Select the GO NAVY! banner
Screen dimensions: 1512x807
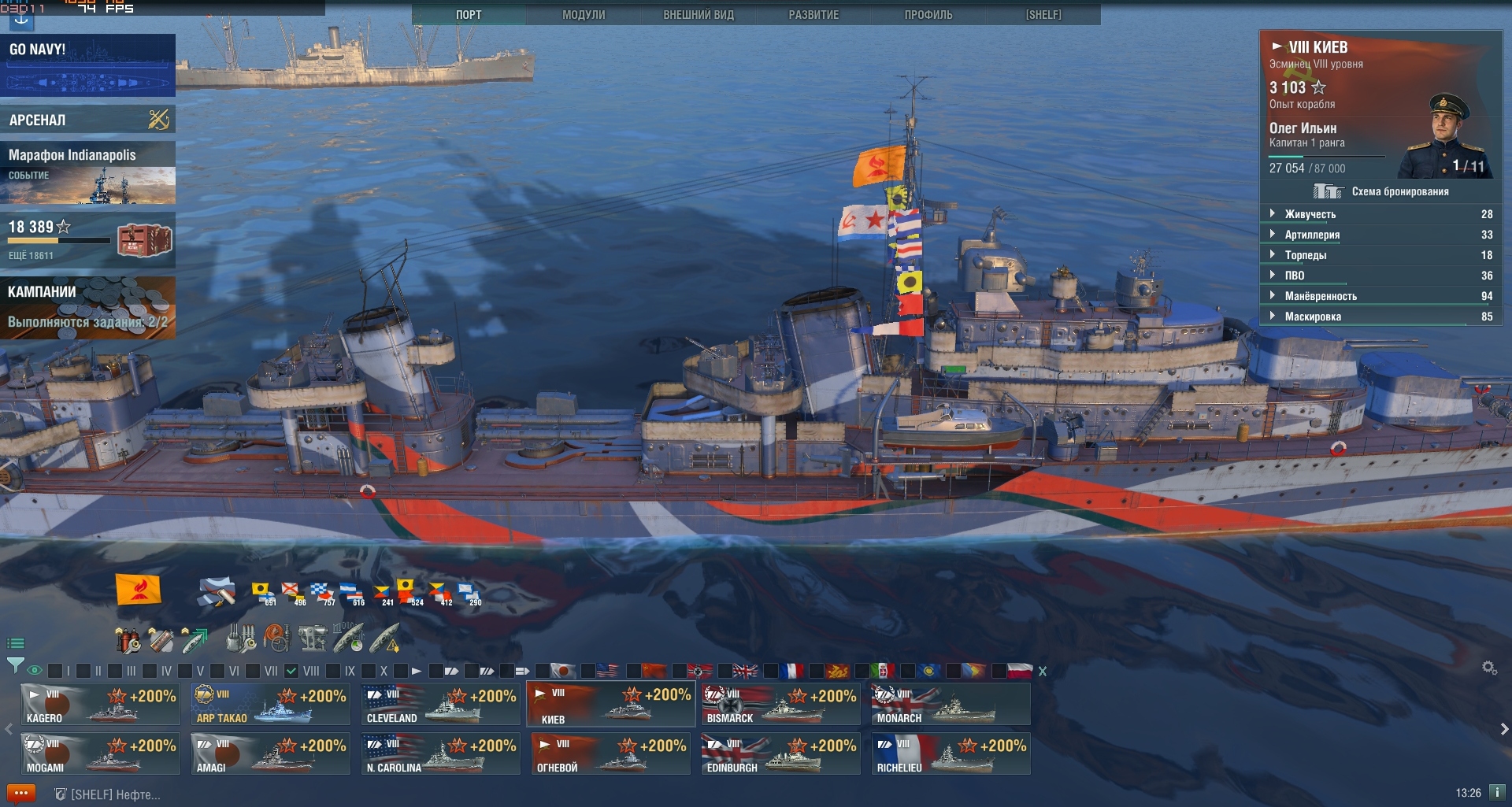pos(87,65)
